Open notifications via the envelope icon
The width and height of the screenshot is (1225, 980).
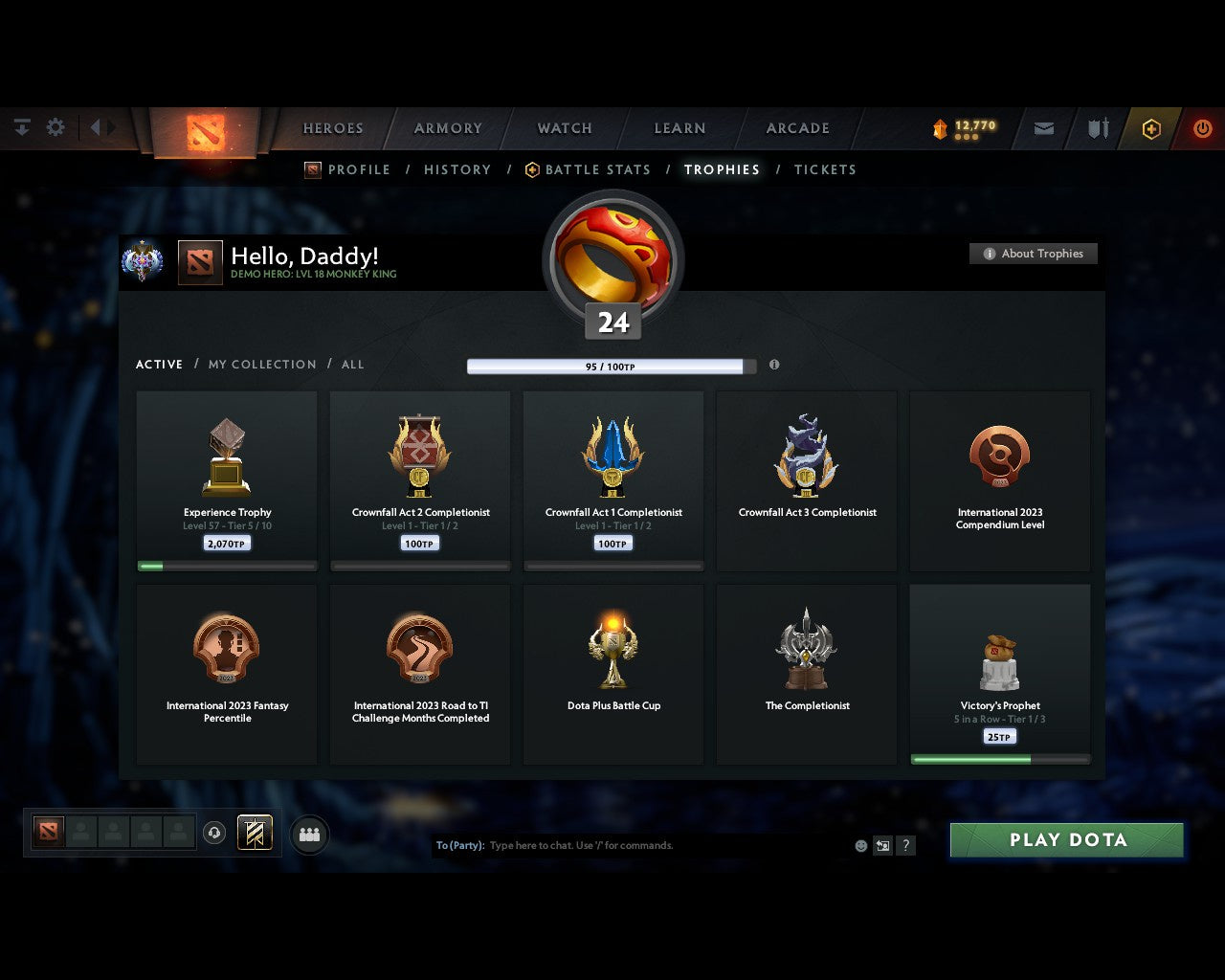[1043, 128]
